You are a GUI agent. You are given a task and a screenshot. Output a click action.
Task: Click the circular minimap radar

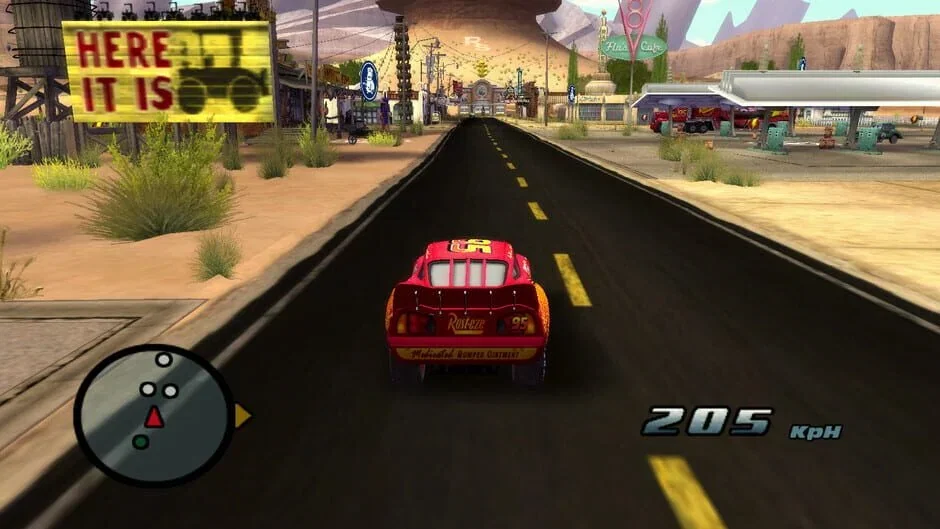pyautogui.click(x=153, y=416)
